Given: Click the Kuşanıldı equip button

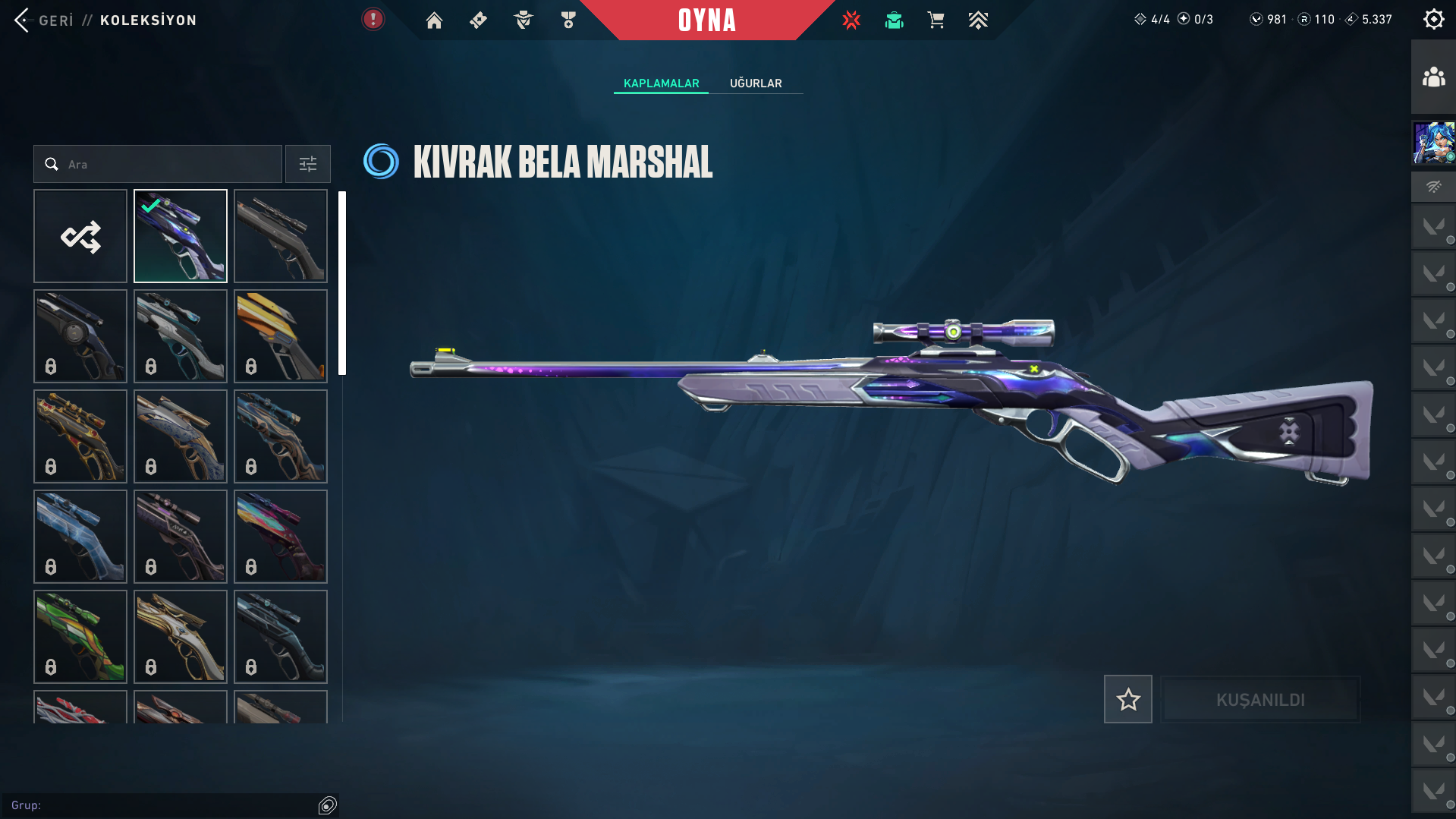Looking at the screenshot, I should 1260,700.
